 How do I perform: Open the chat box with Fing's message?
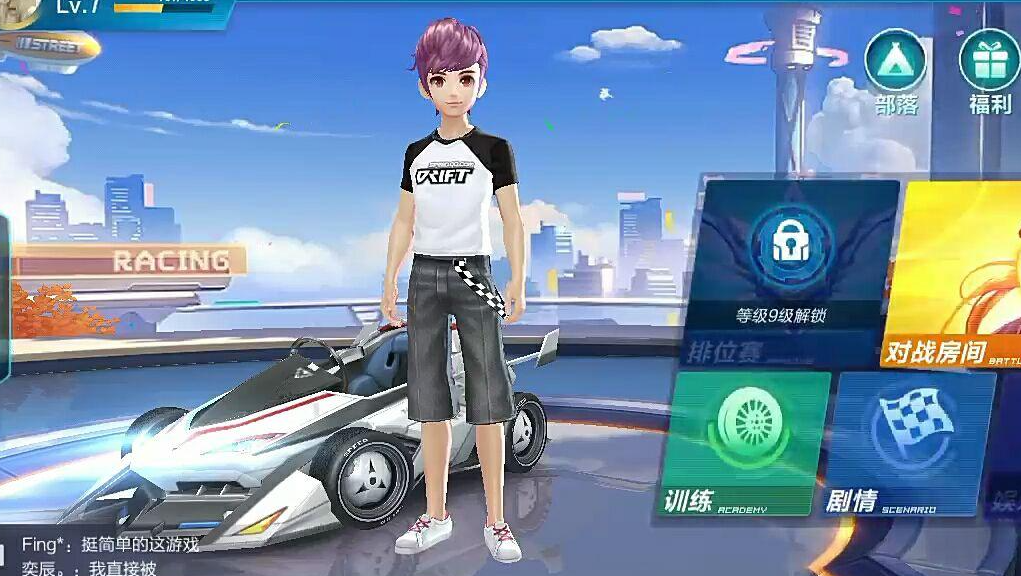point(110,556)
